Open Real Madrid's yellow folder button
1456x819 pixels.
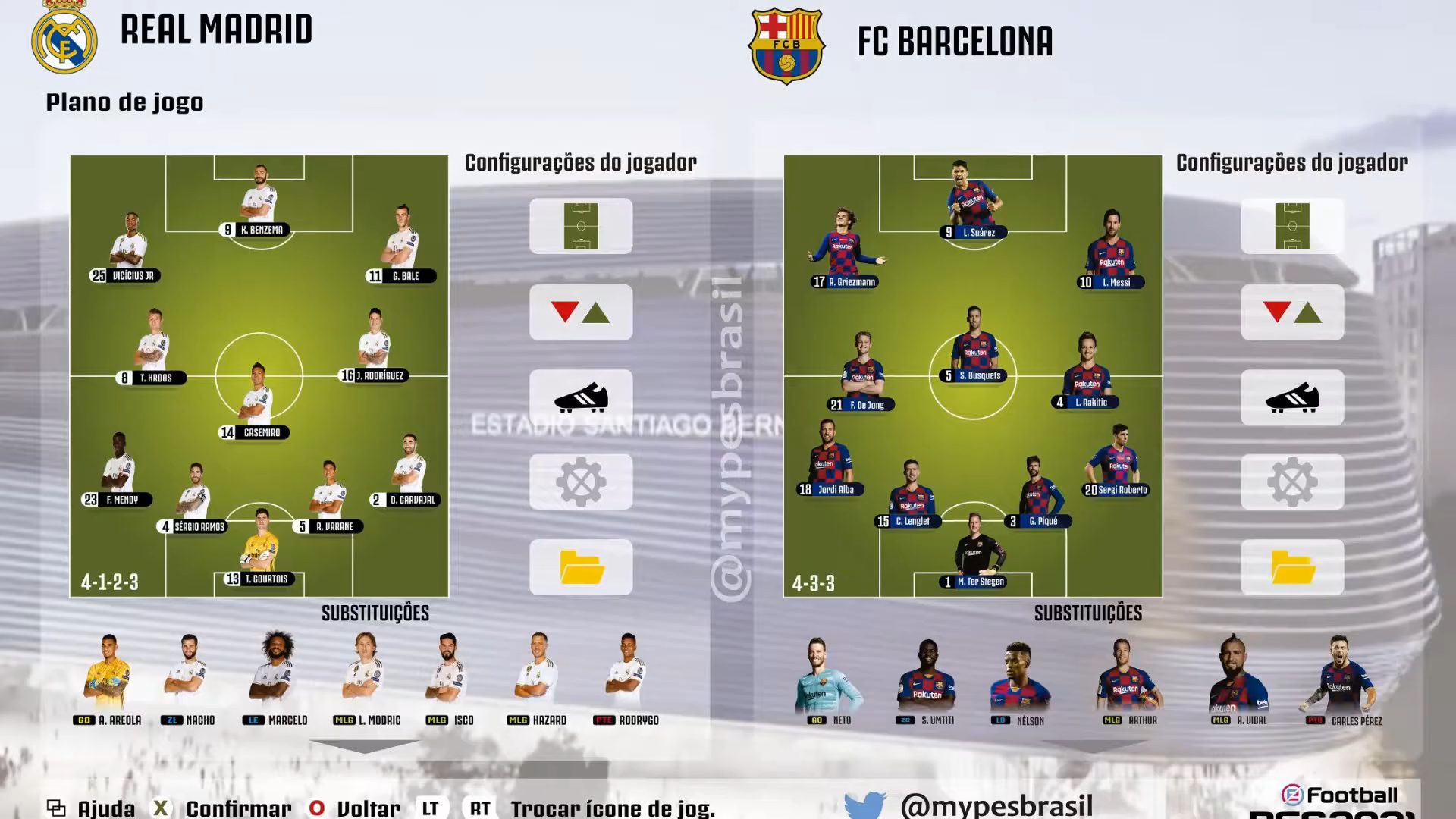pyautogui.click(x=581, y=567)
